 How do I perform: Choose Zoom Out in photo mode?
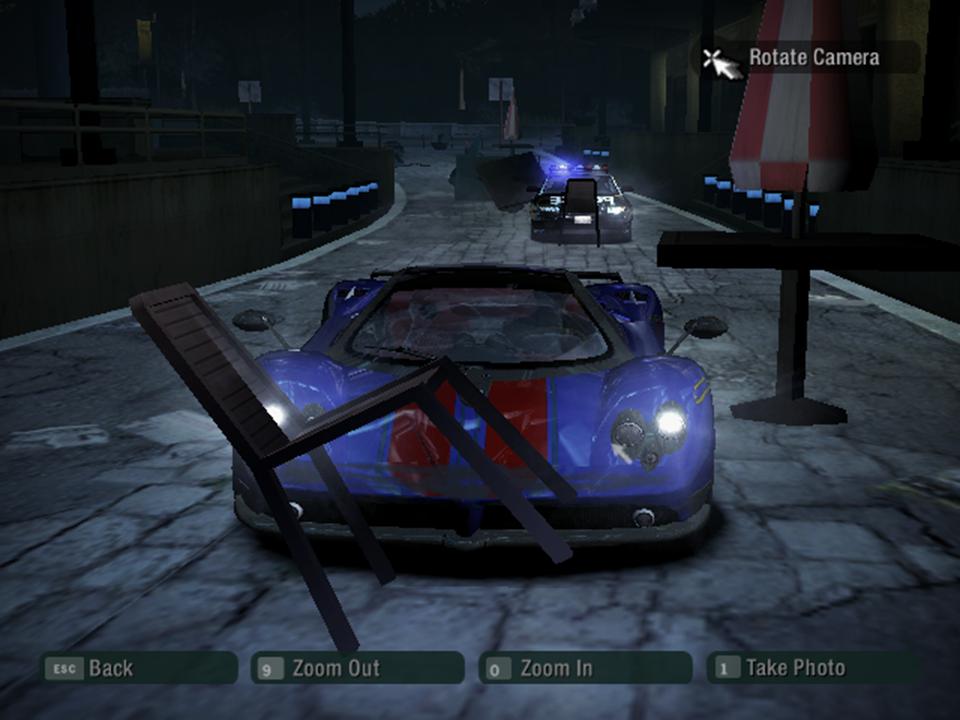[357, 668]
